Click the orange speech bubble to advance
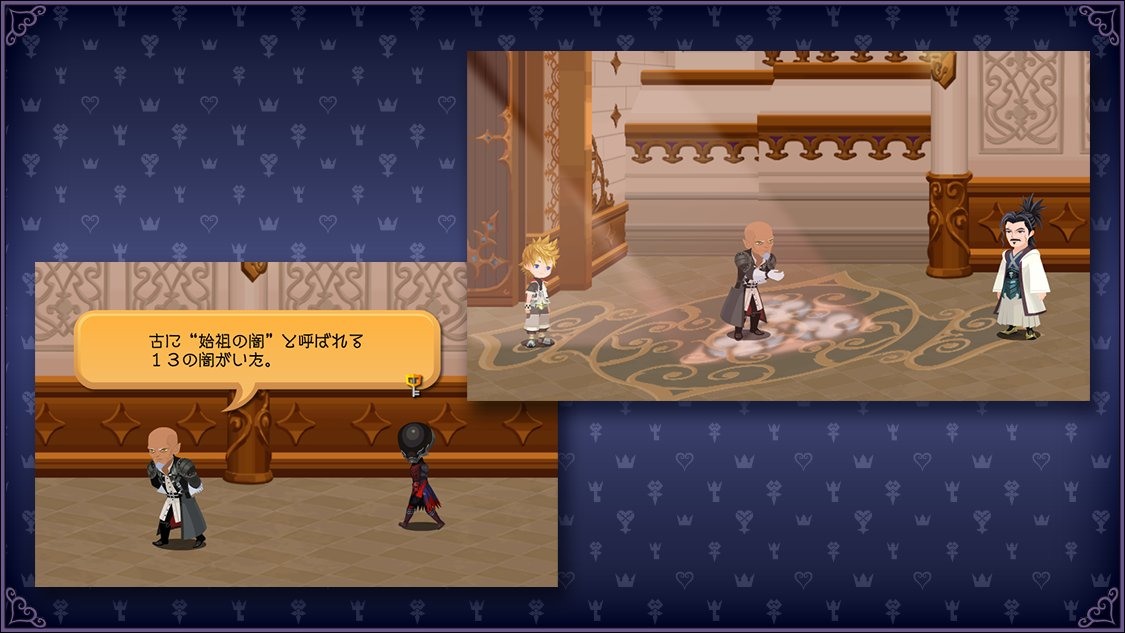This screenshot has width=1125, height=633. coord(257,349)
